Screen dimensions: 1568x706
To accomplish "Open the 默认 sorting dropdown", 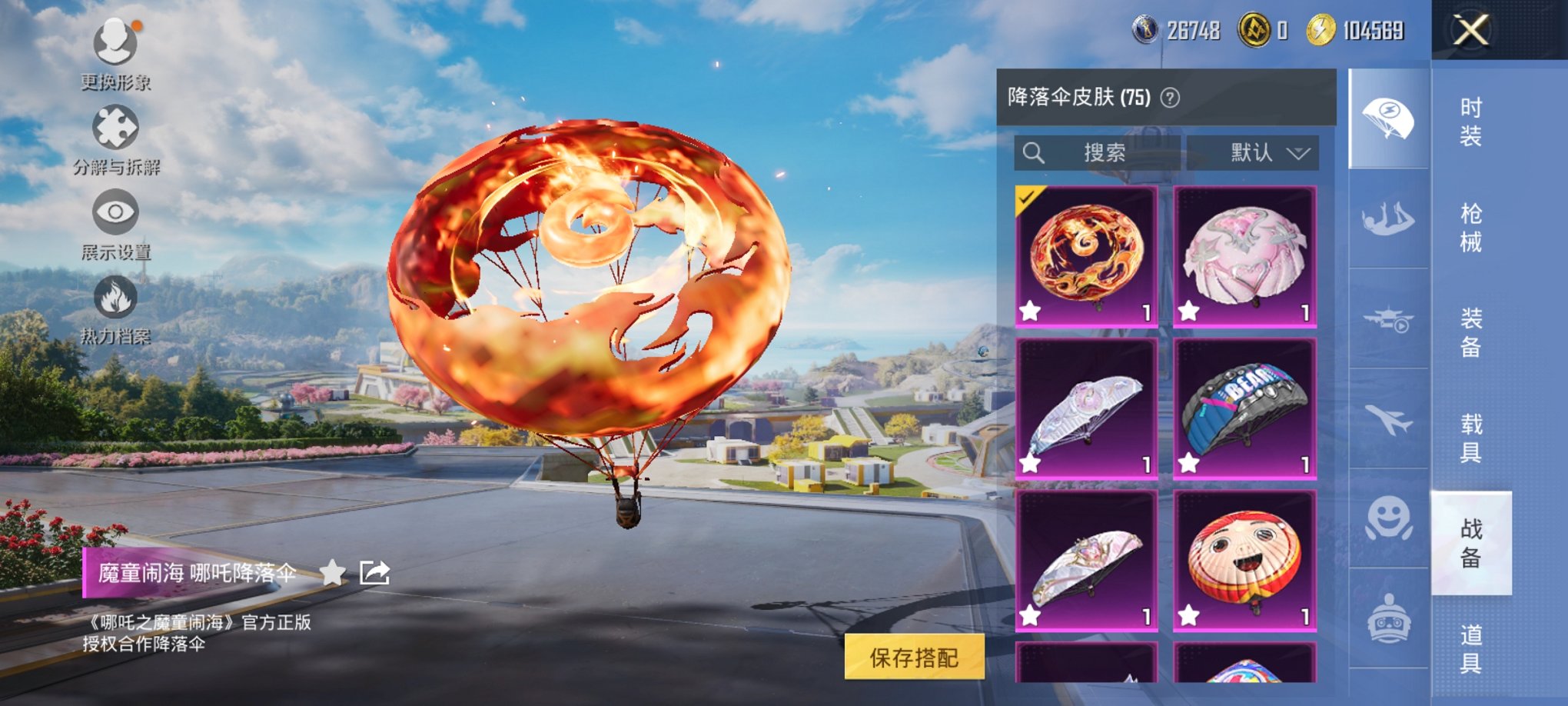I will (x=1253, y=152).
